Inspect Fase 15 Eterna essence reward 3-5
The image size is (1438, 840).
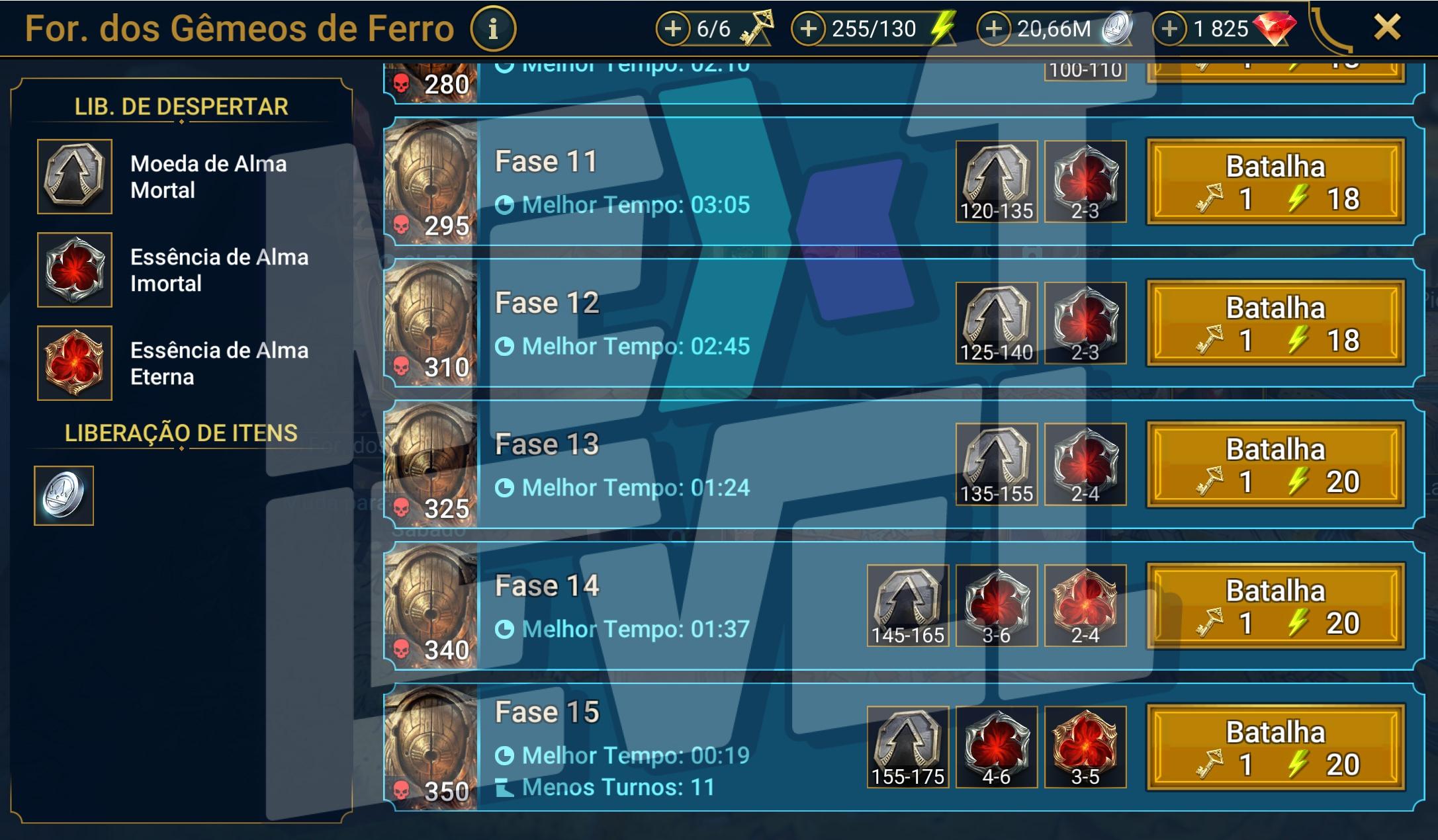[1085, 747]
